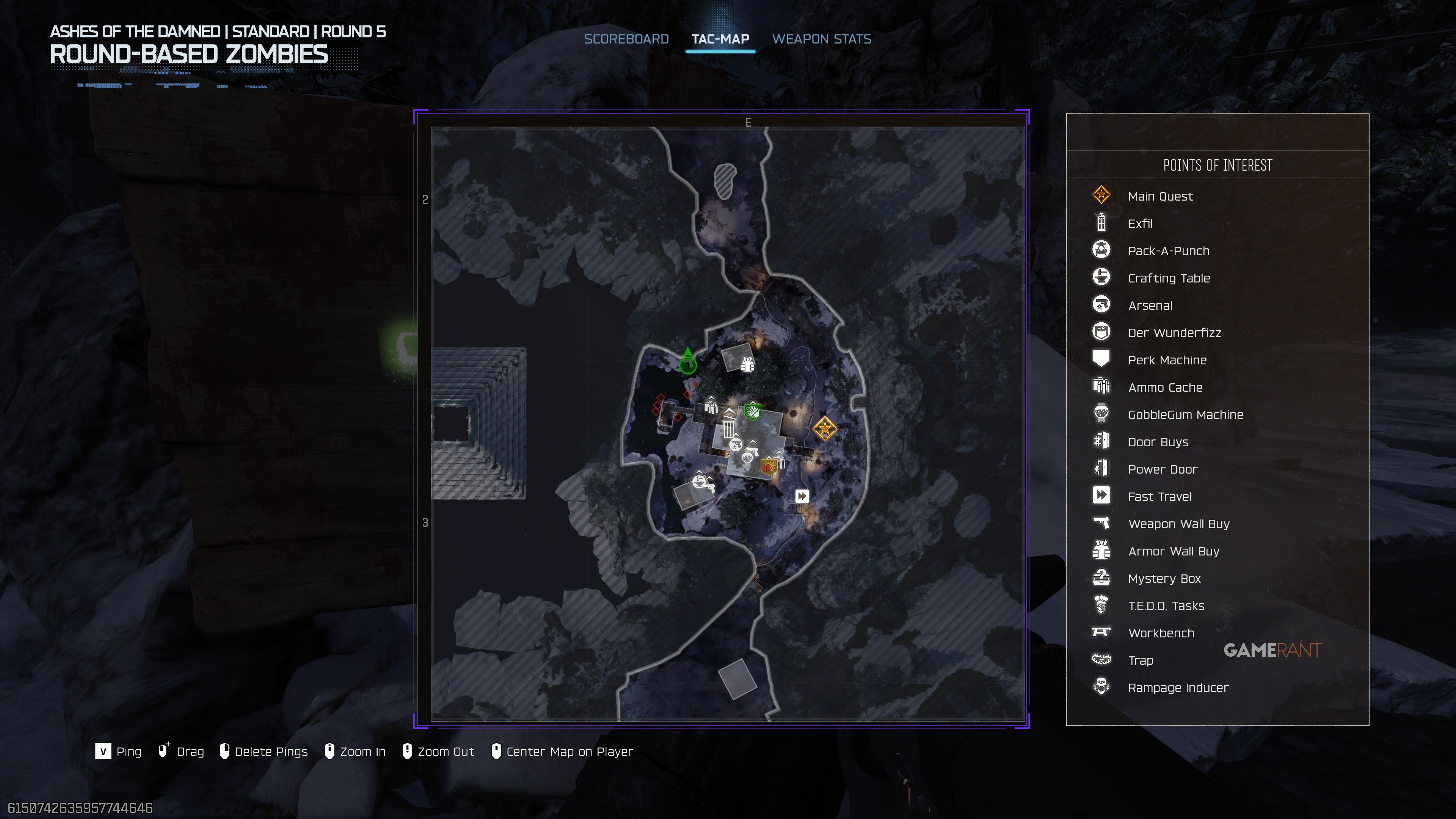Switch to the Scoreboard tab
Image resolution: width=1456 pixels, height=819 pixels.
tap(626, 39)
